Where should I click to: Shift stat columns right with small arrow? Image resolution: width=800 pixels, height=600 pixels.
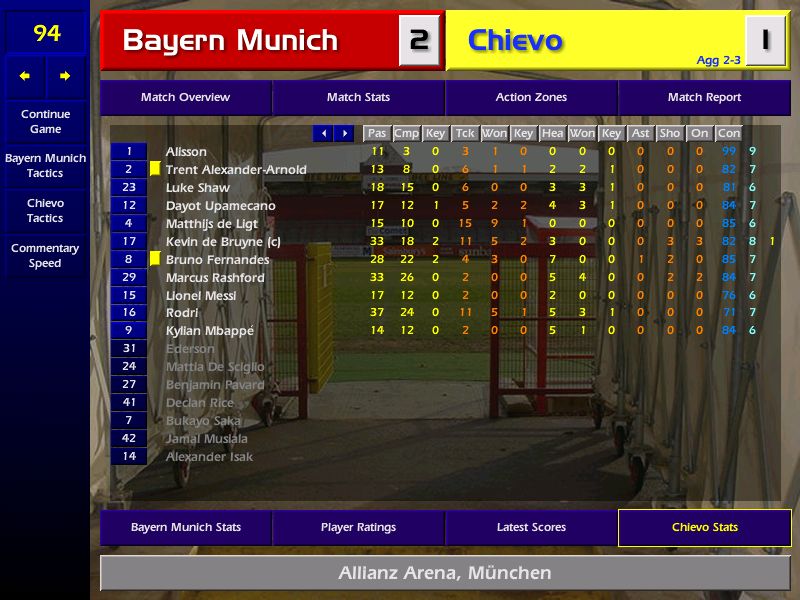pyautogui.click(x=345, y=133)
